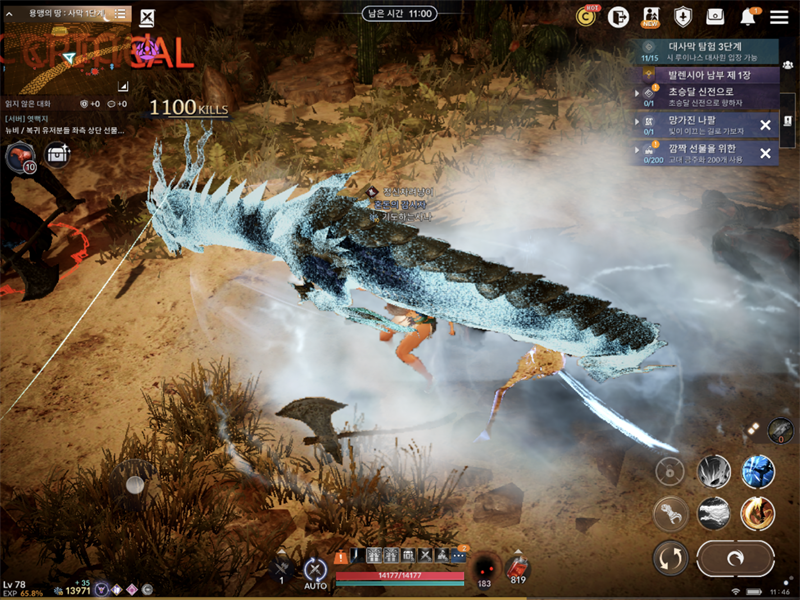The image size is (800, 600).
Task: Check the notification bell alerts
Action: point(748,16)
